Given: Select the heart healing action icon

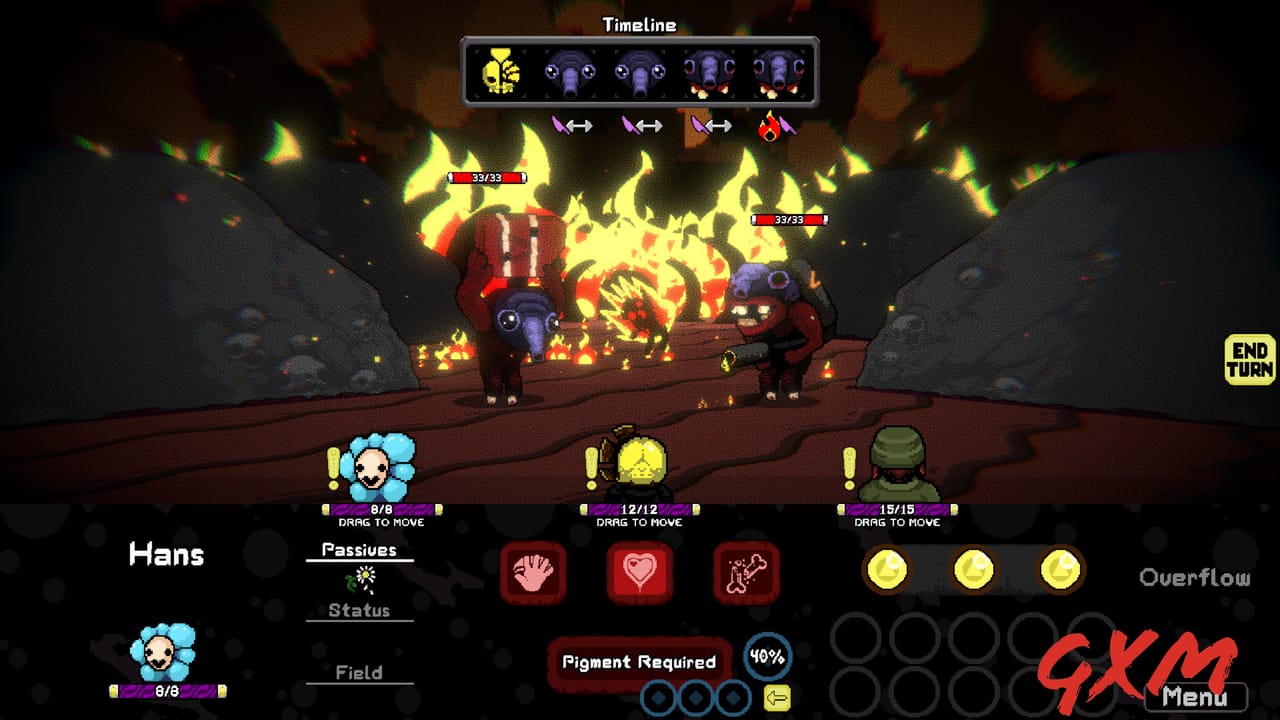Looking at the screenshot, I should click(640, 572).
